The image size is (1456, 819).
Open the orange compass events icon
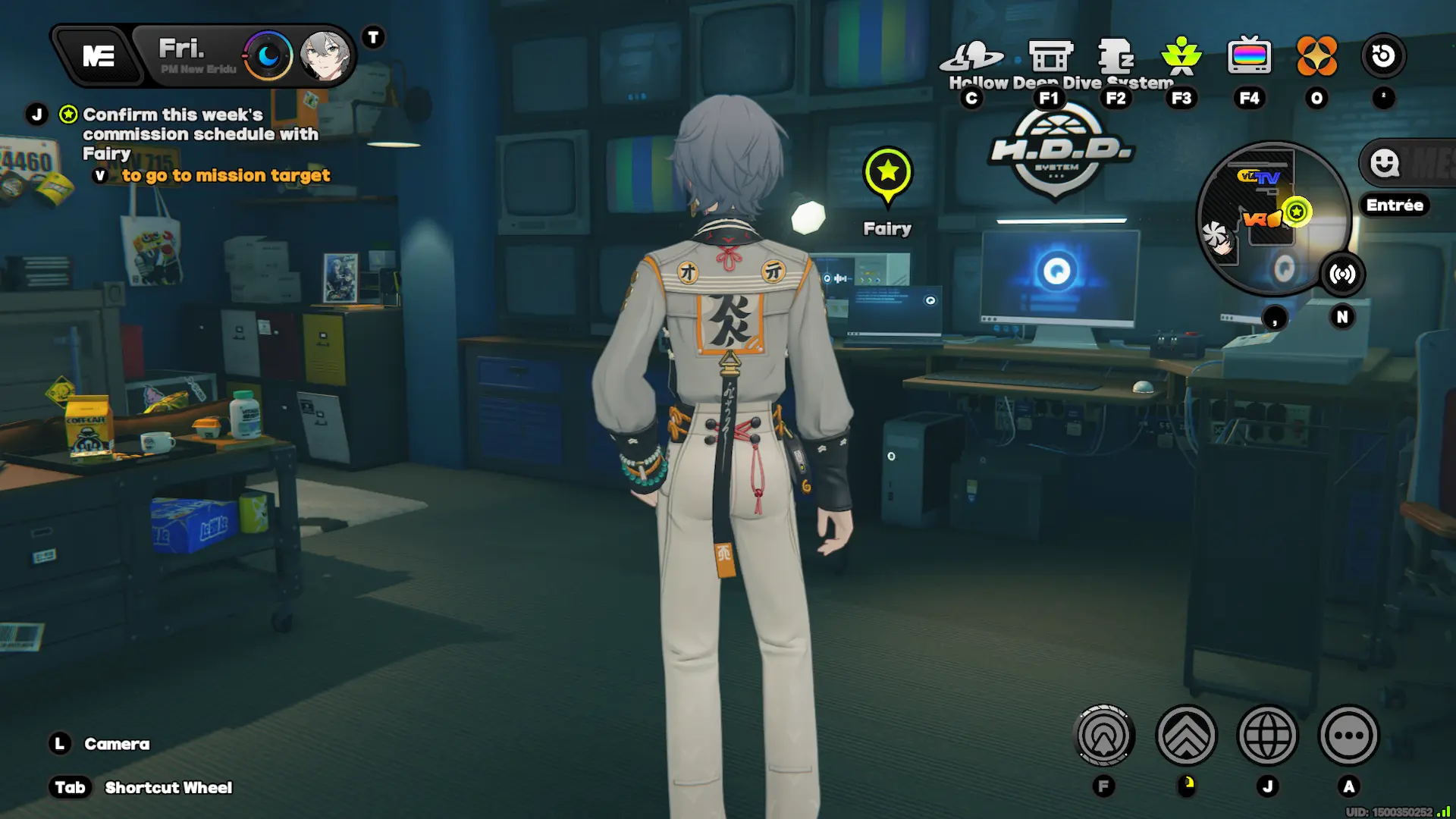[1317, 55]
